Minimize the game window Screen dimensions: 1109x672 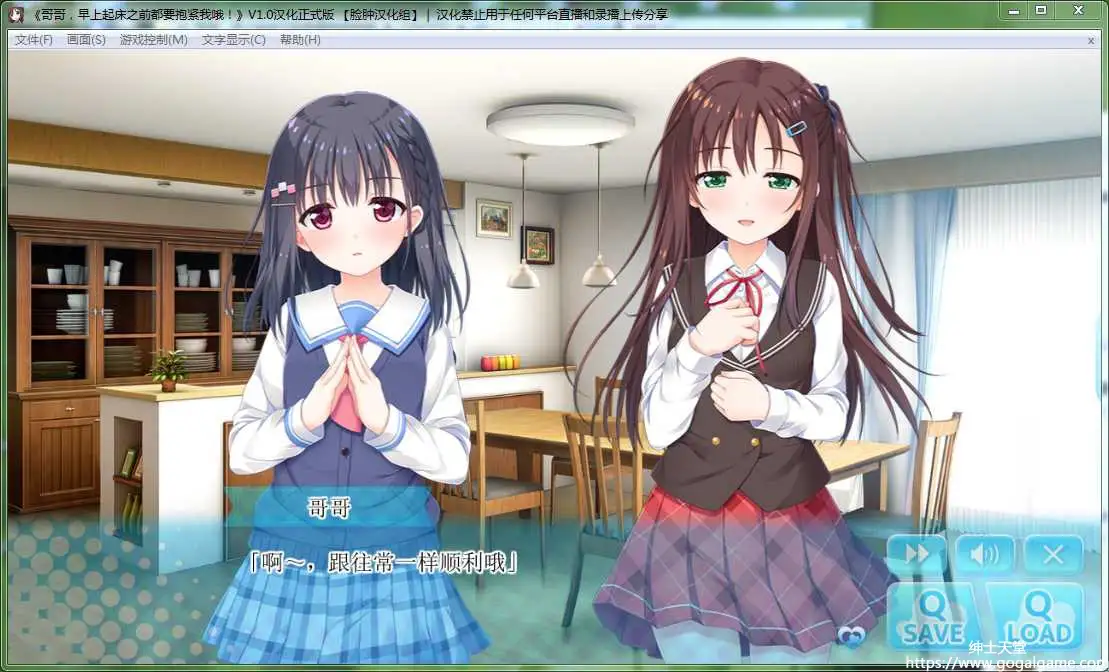point(1015,10)
